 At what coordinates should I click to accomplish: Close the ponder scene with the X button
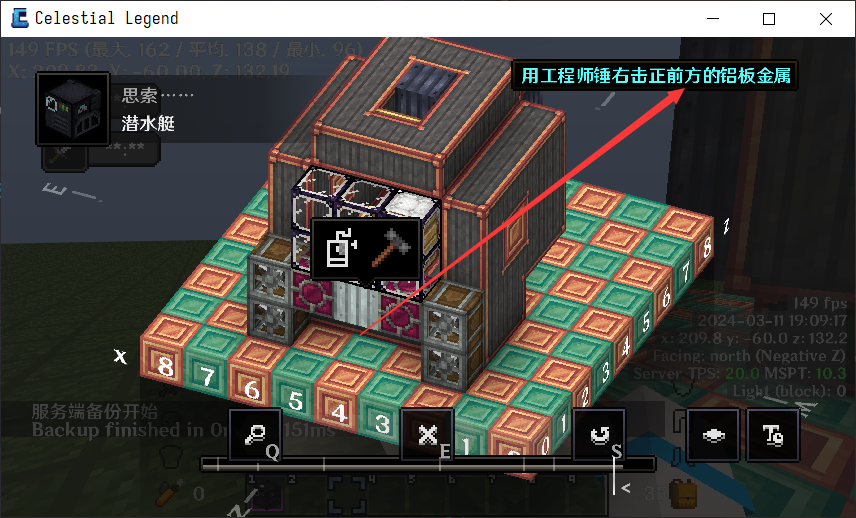[x=427, y=435]
